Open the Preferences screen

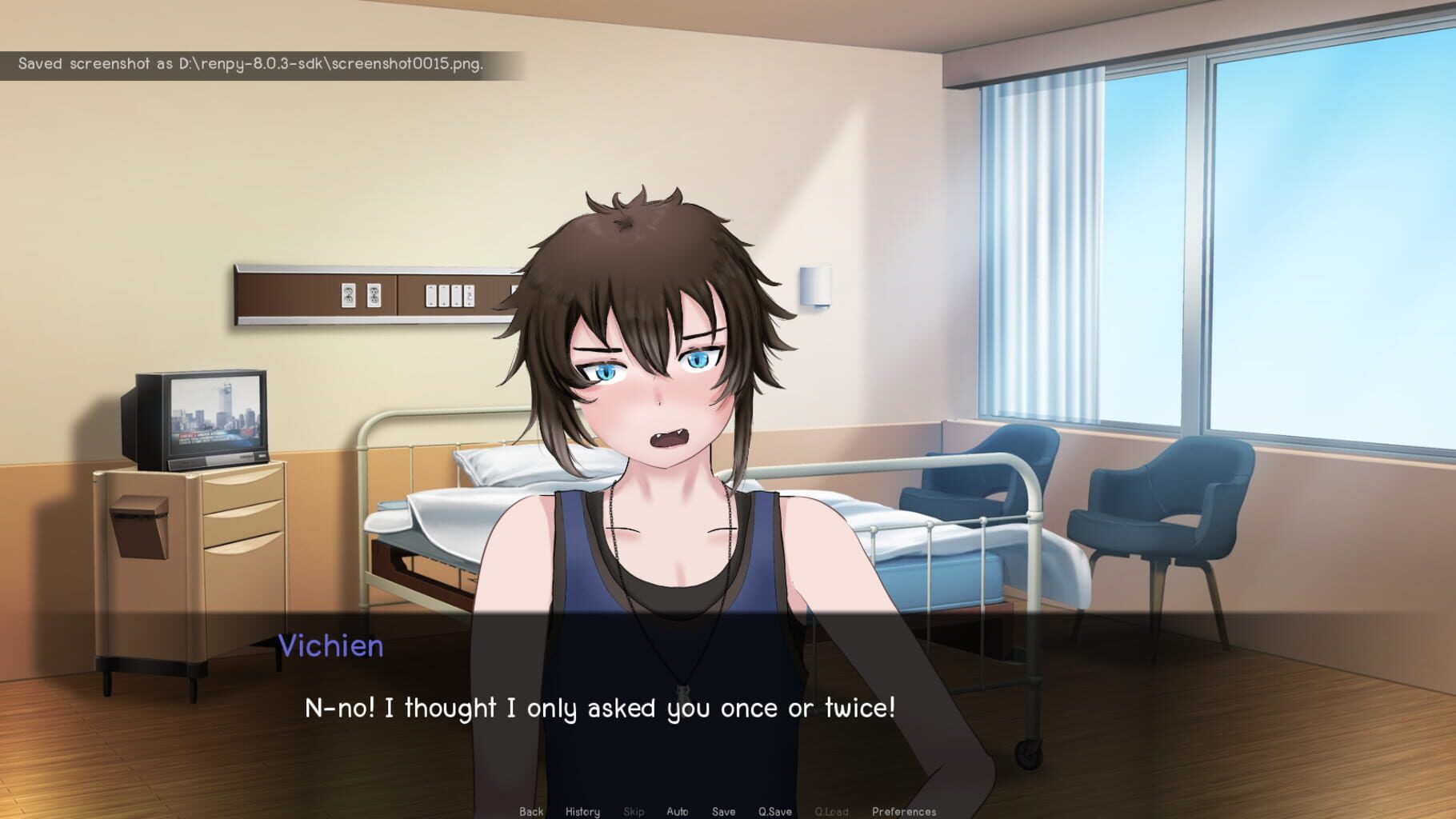(x=904, y=810)
